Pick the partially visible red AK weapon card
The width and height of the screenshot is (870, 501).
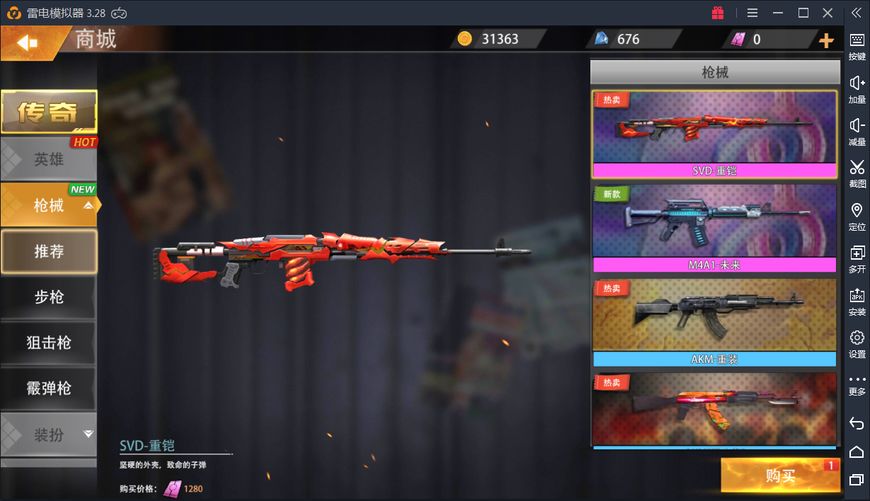[714, 410]
